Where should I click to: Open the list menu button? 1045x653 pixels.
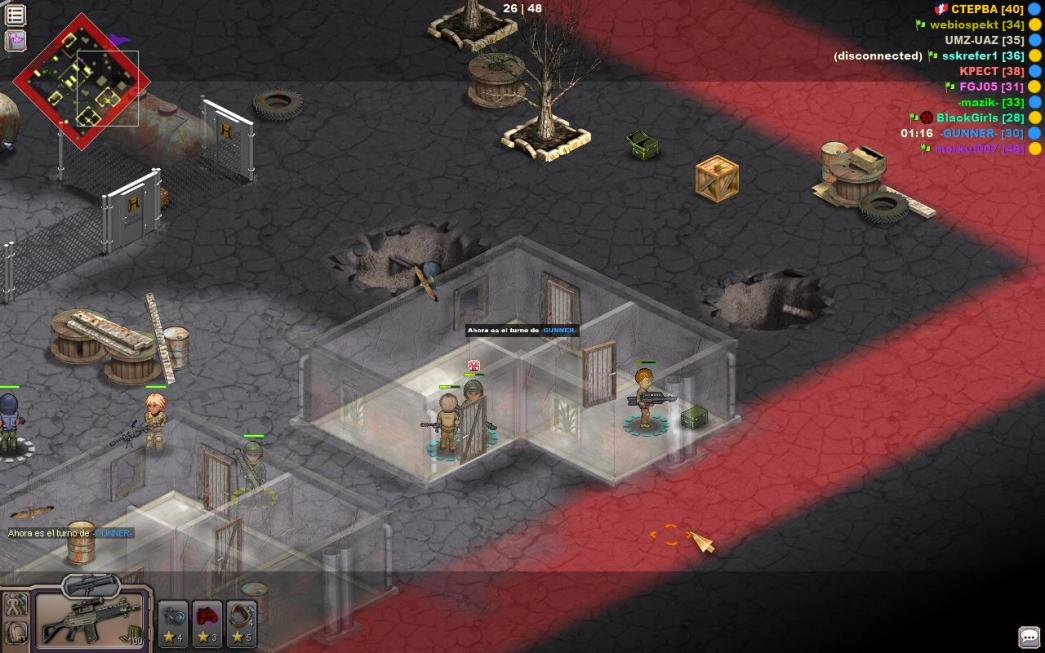point(15,15)
